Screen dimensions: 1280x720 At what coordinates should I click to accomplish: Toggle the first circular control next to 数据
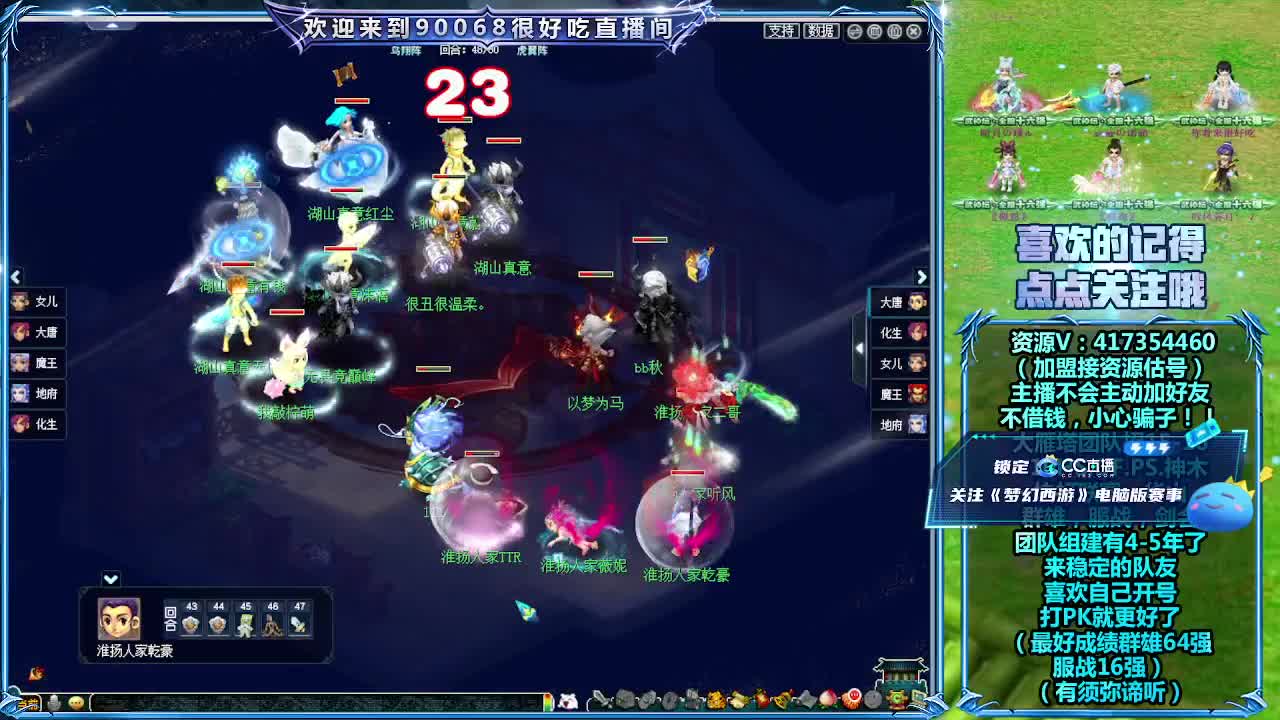[x=854, y=33]
